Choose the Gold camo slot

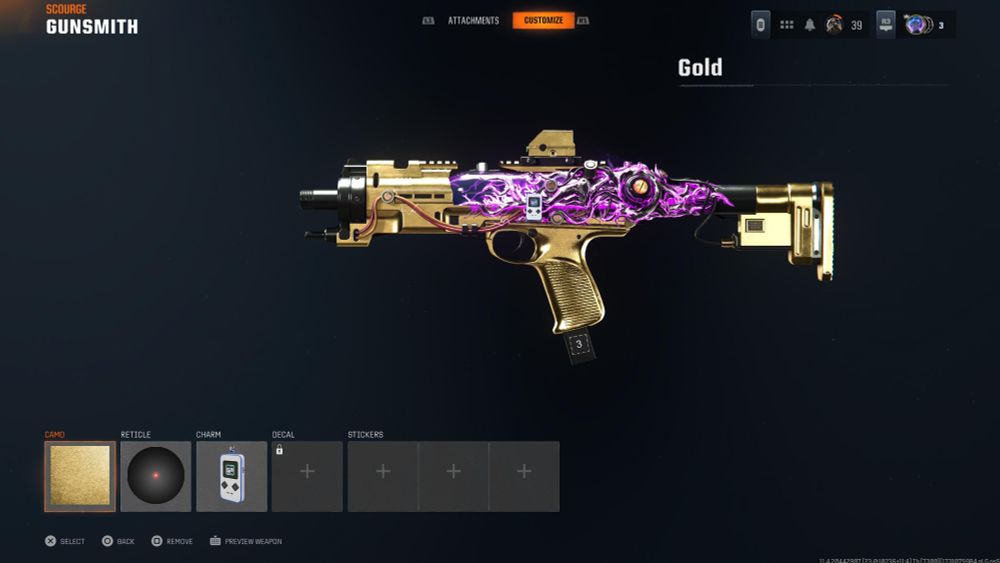pos(80,476)
